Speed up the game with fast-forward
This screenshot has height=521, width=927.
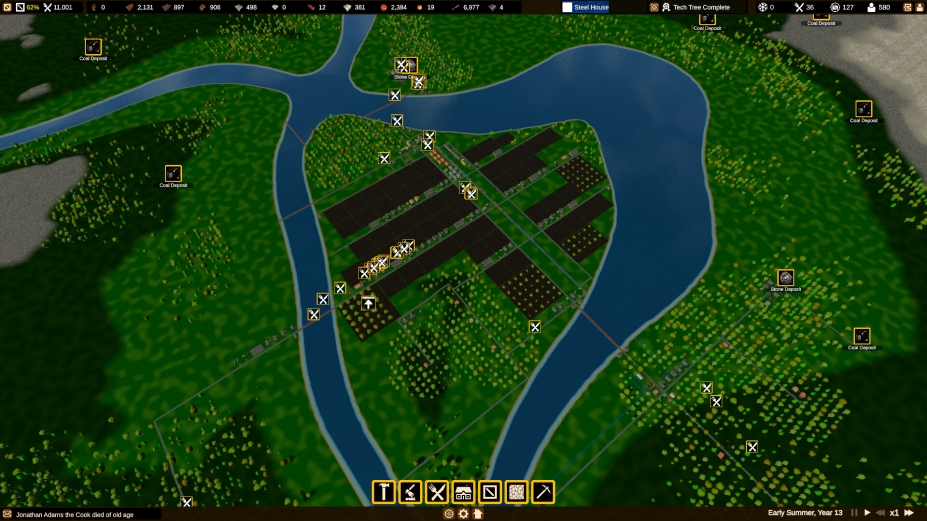click(x=909, y=513)
